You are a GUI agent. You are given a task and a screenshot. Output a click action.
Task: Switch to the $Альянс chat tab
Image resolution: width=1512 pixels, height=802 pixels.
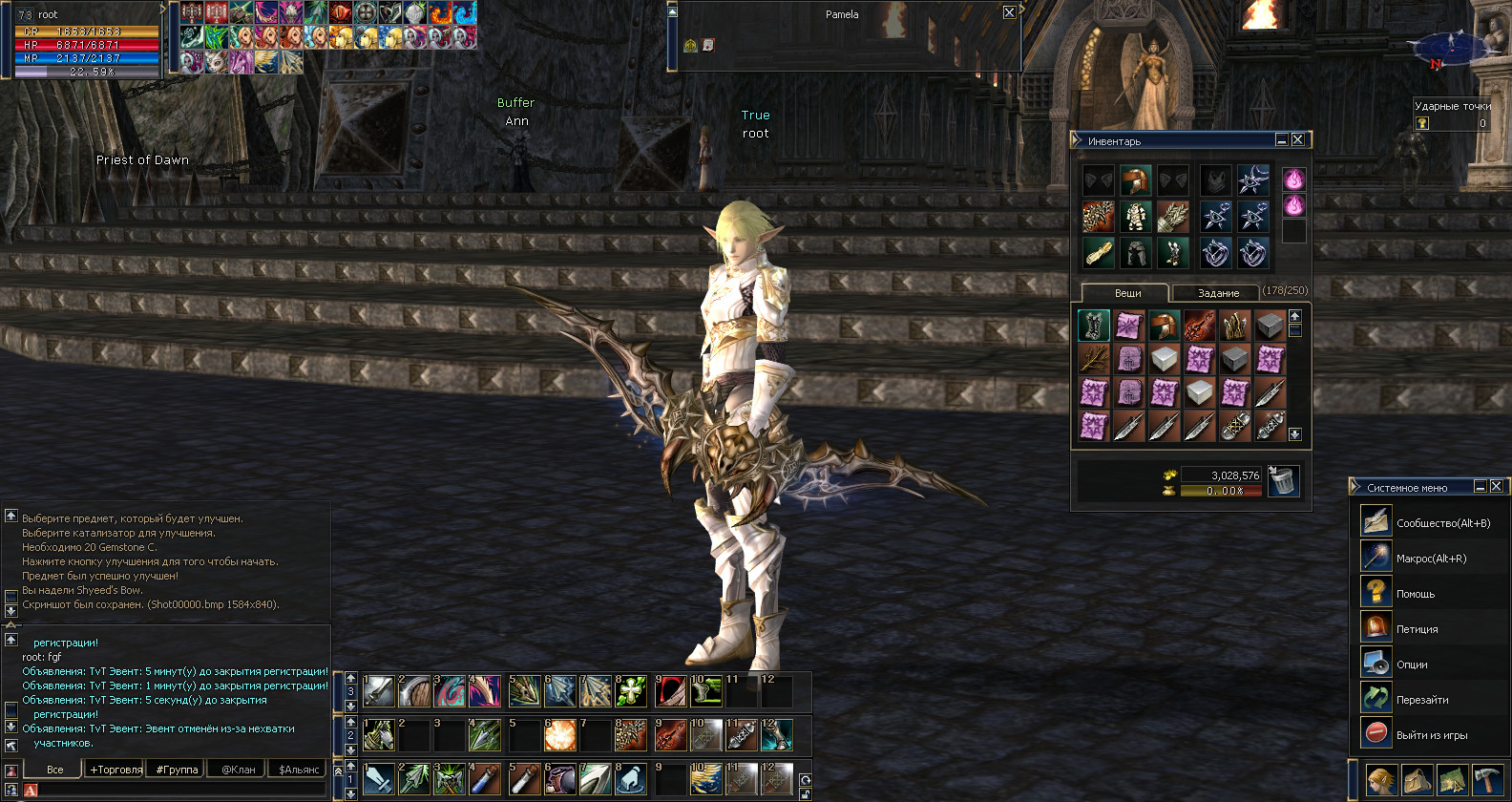click(x=299, y=770)
